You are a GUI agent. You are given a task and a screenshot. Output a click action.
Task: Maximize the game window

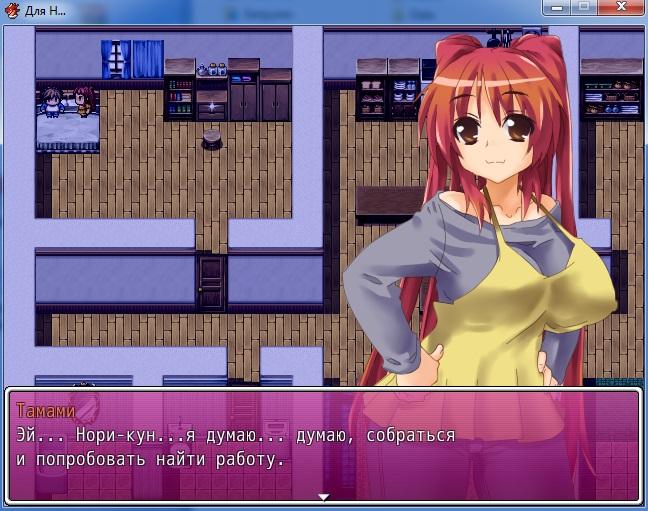click(x=585, y=6)
